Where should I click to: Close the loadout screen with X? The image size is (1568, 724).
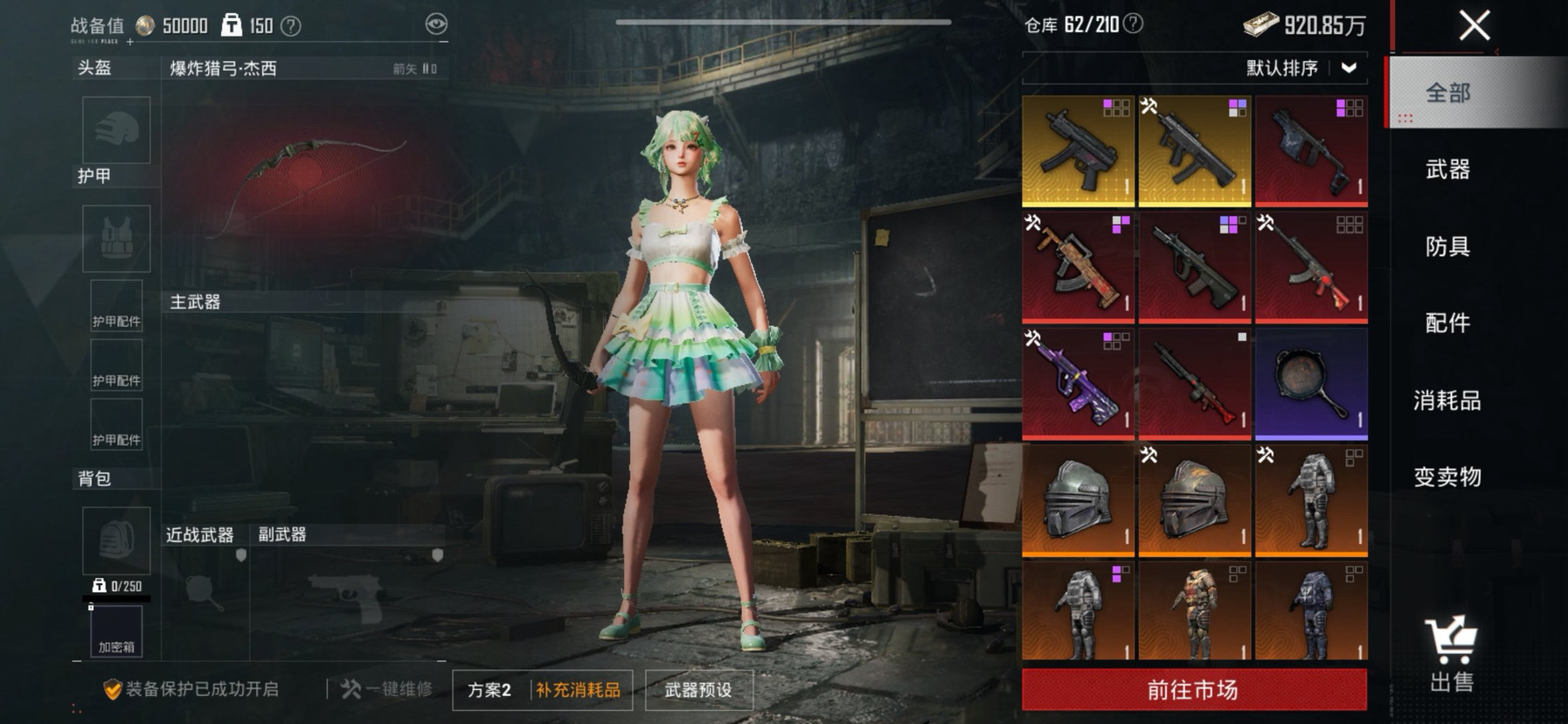point(1474,25)
